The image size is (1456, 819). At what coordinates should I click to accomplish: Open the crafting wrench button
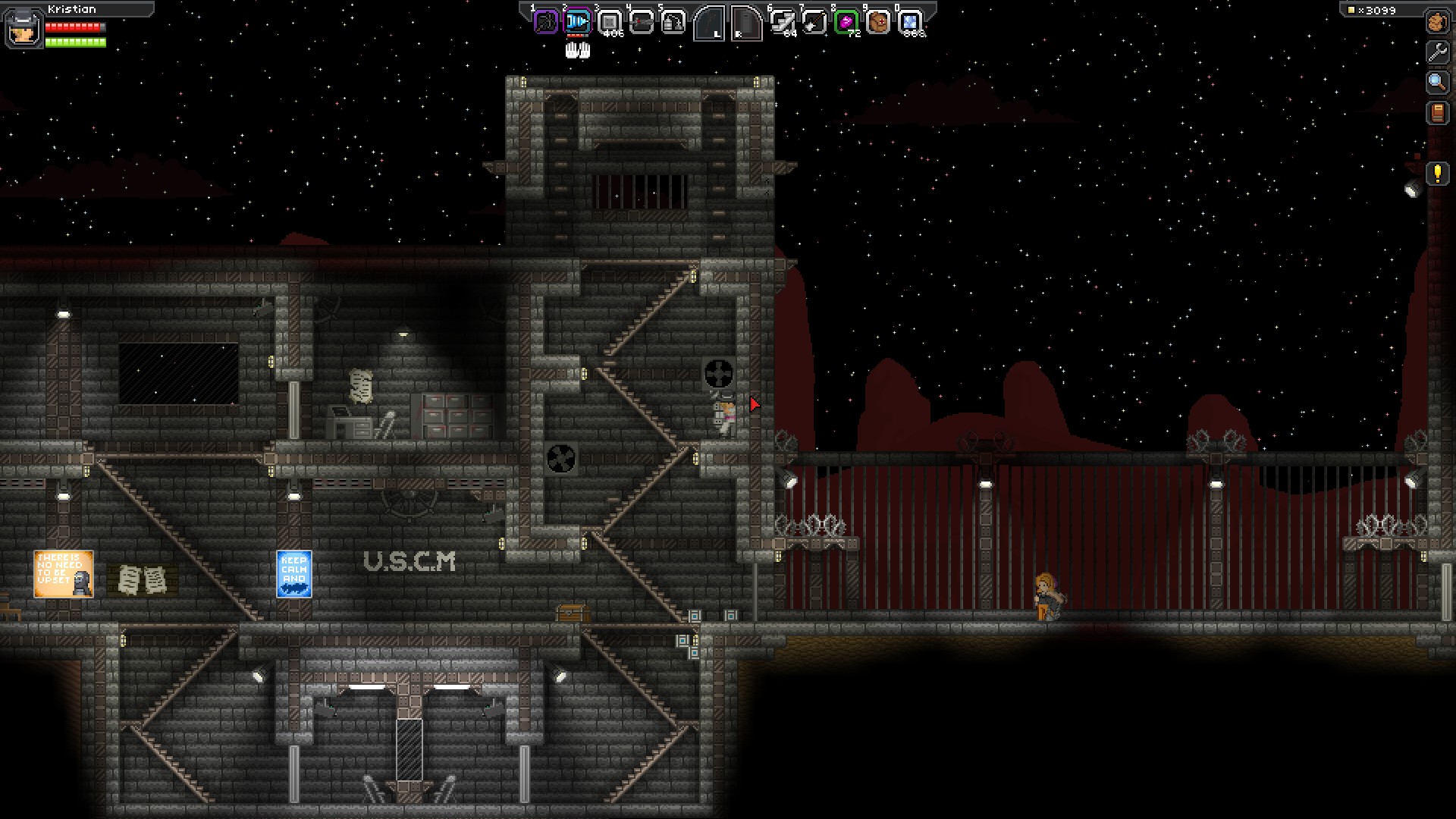coord(1437,52)
